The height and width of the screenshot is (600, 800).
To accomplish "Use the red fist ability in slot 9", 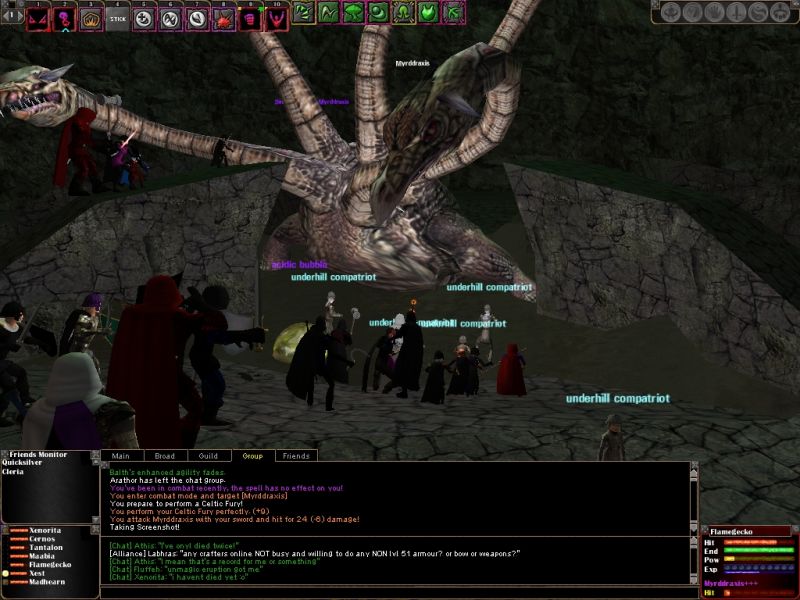I will (x=251, y=17).
